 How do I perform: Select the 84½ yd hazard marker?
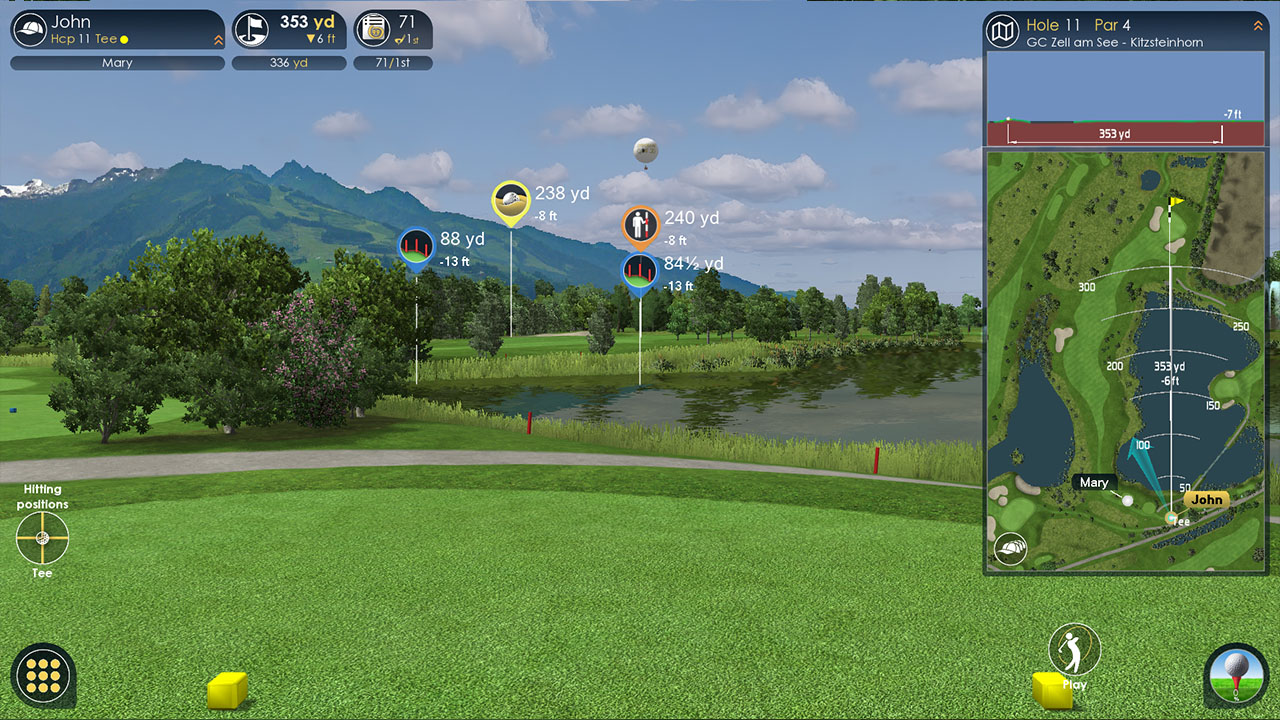coord(641,271)
